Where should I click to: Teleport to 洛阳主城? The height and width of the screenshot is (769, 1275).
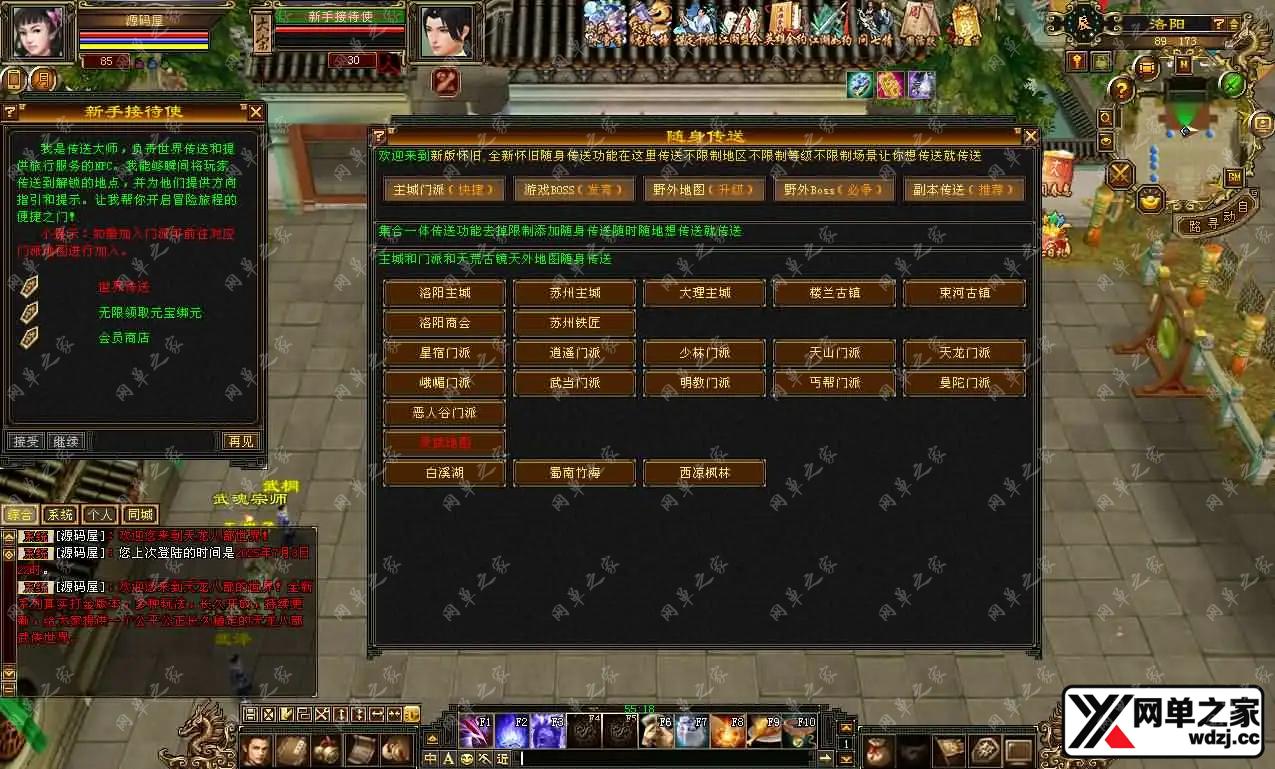click(444, 293)
